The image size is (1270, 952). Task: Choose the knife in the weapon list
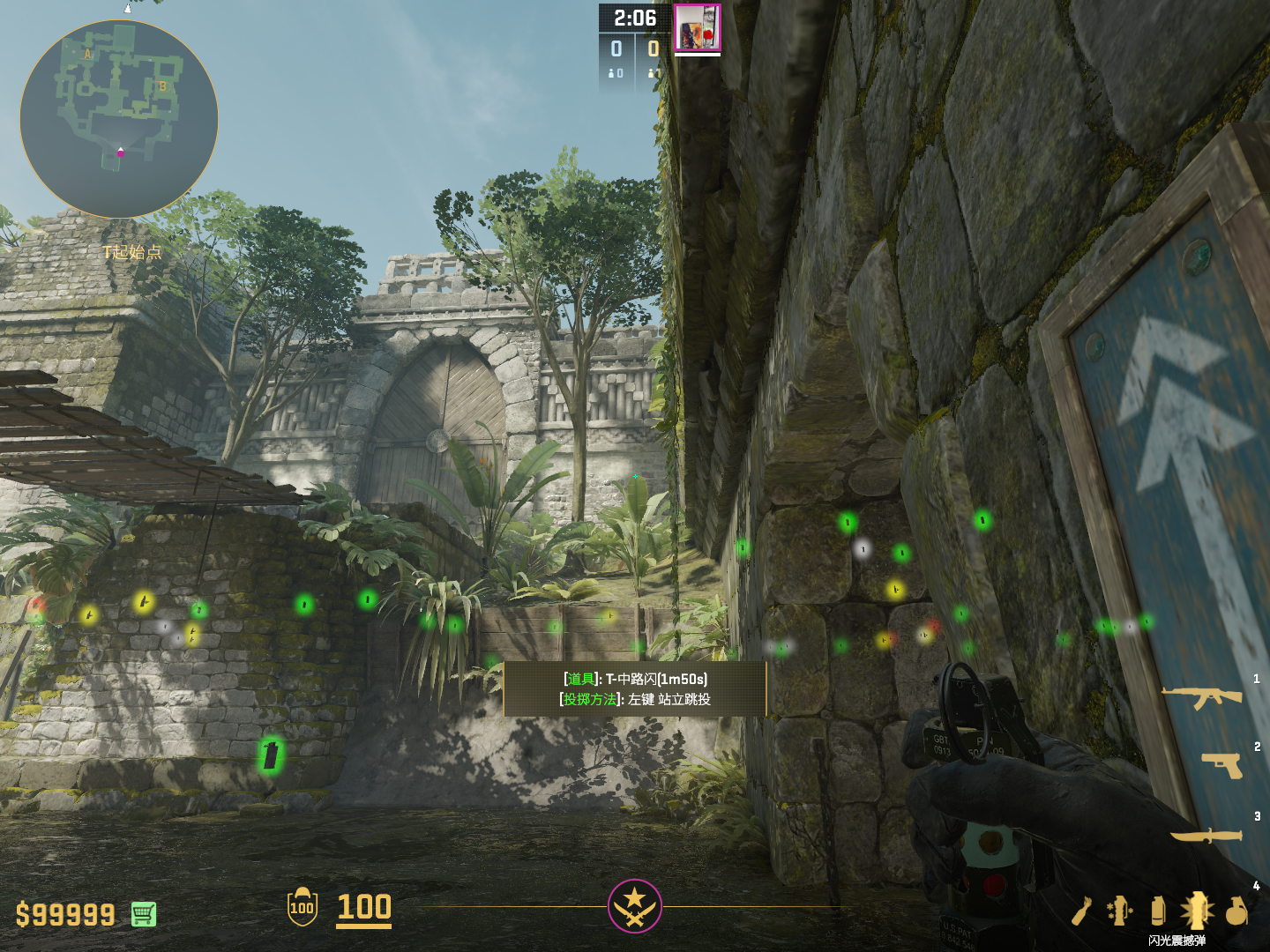pyautogui.click(x=1206, y=834)
